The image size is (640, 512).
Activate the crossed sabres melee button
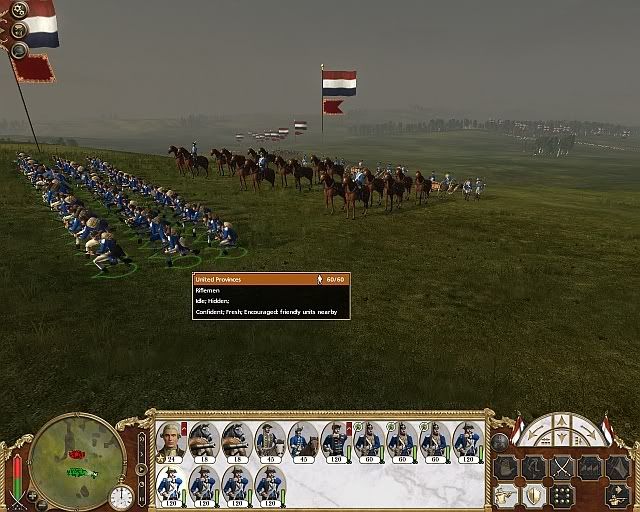[x=562, y=467]
